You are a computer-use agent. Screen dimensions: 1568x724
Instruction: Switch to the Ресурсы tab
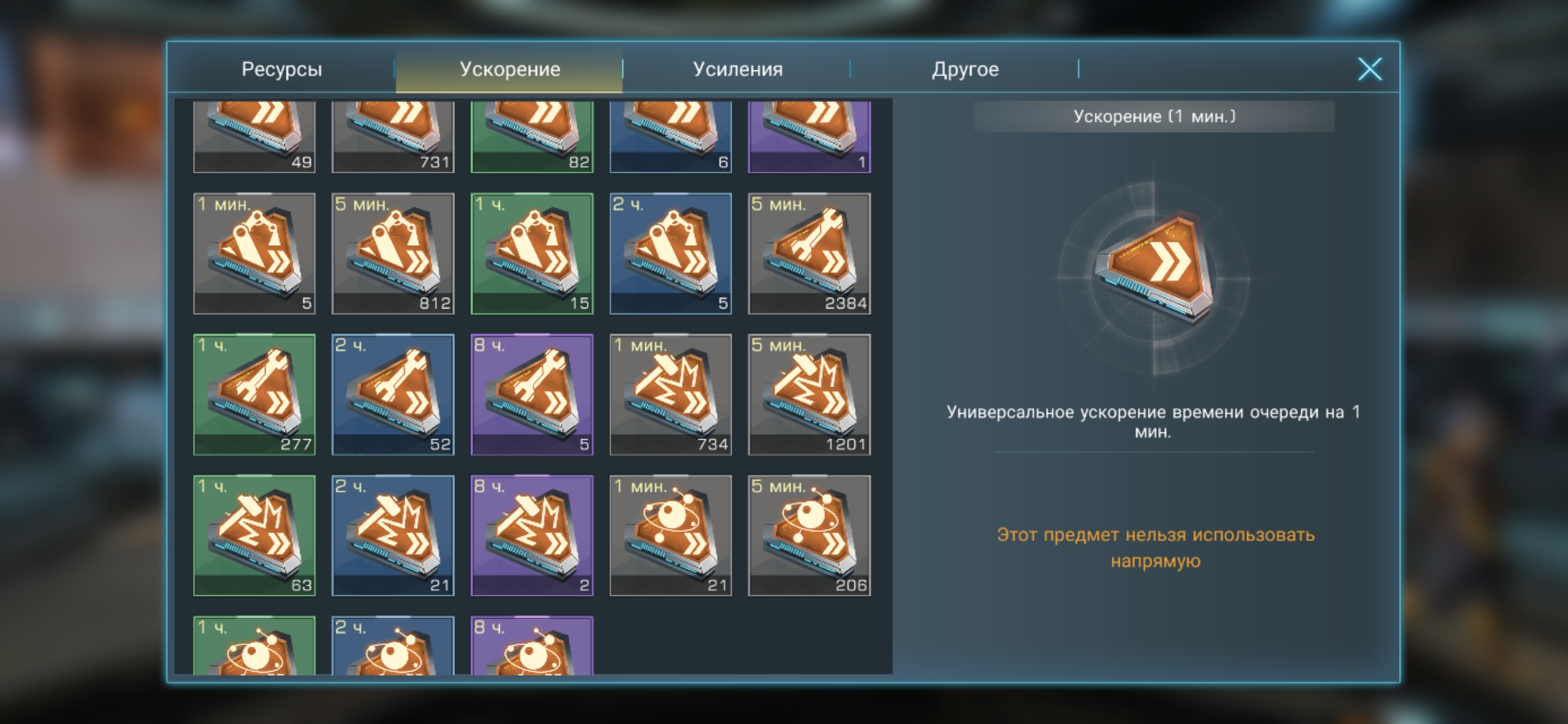281,69
